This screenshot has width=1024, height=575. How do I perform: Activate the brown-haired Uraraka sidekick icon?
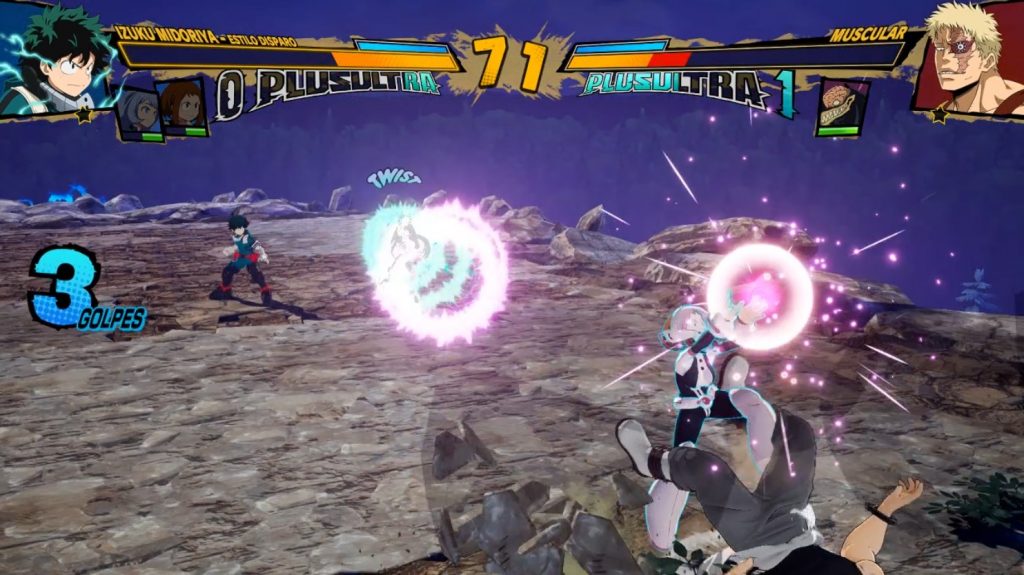182,106
